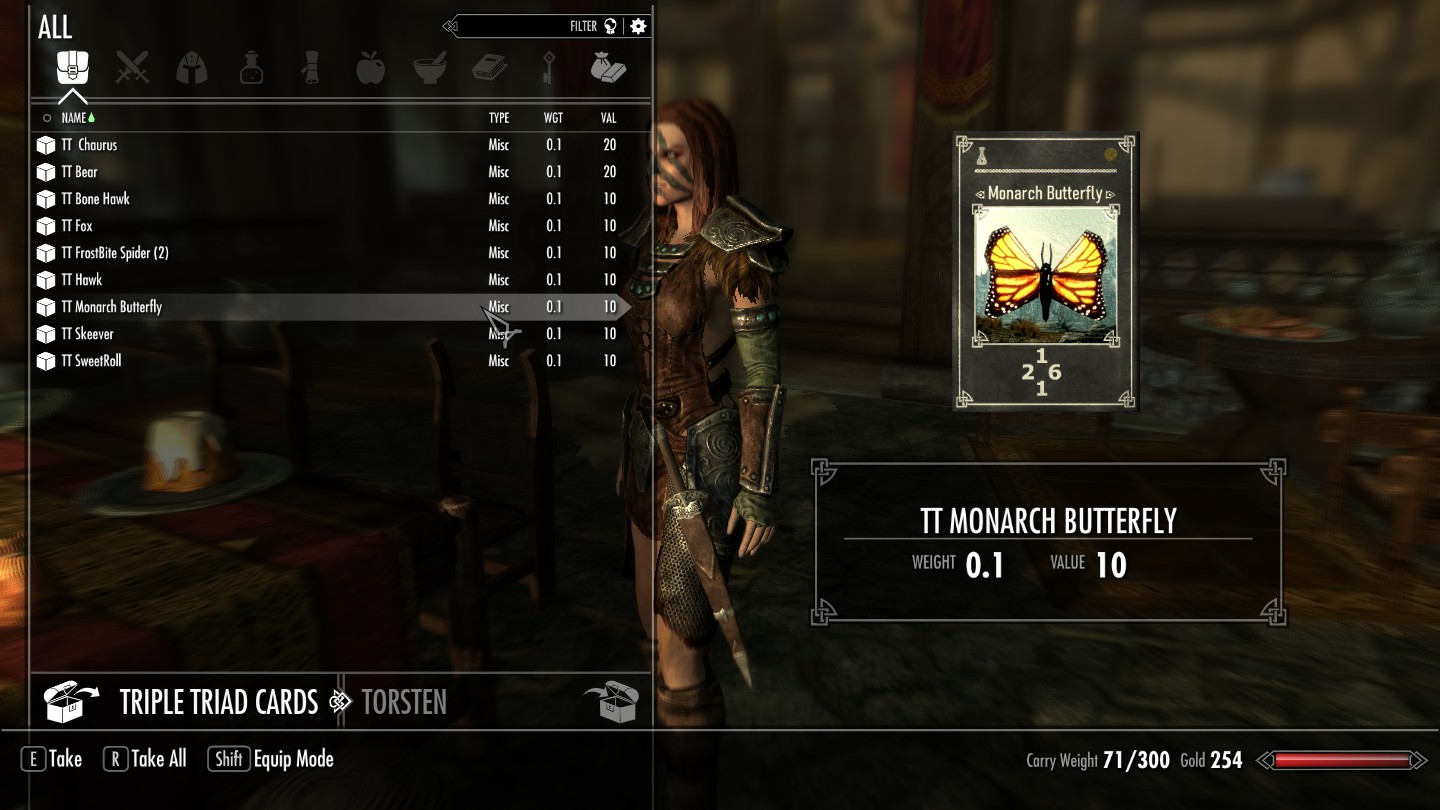This screenshot has width=1440, height=810.
Task: Select the TT Chaurus card row
Action: click(x=90, y=145)
